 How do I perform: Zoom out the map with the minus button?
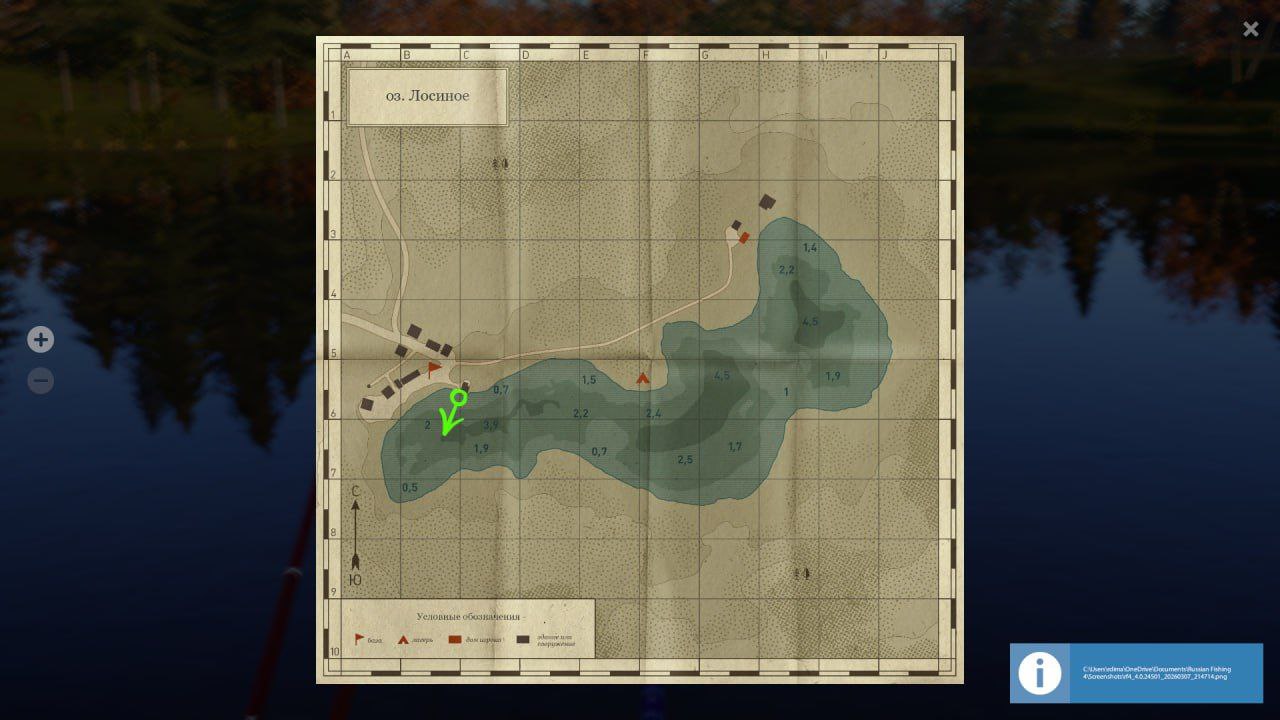[x=40, y=381]
